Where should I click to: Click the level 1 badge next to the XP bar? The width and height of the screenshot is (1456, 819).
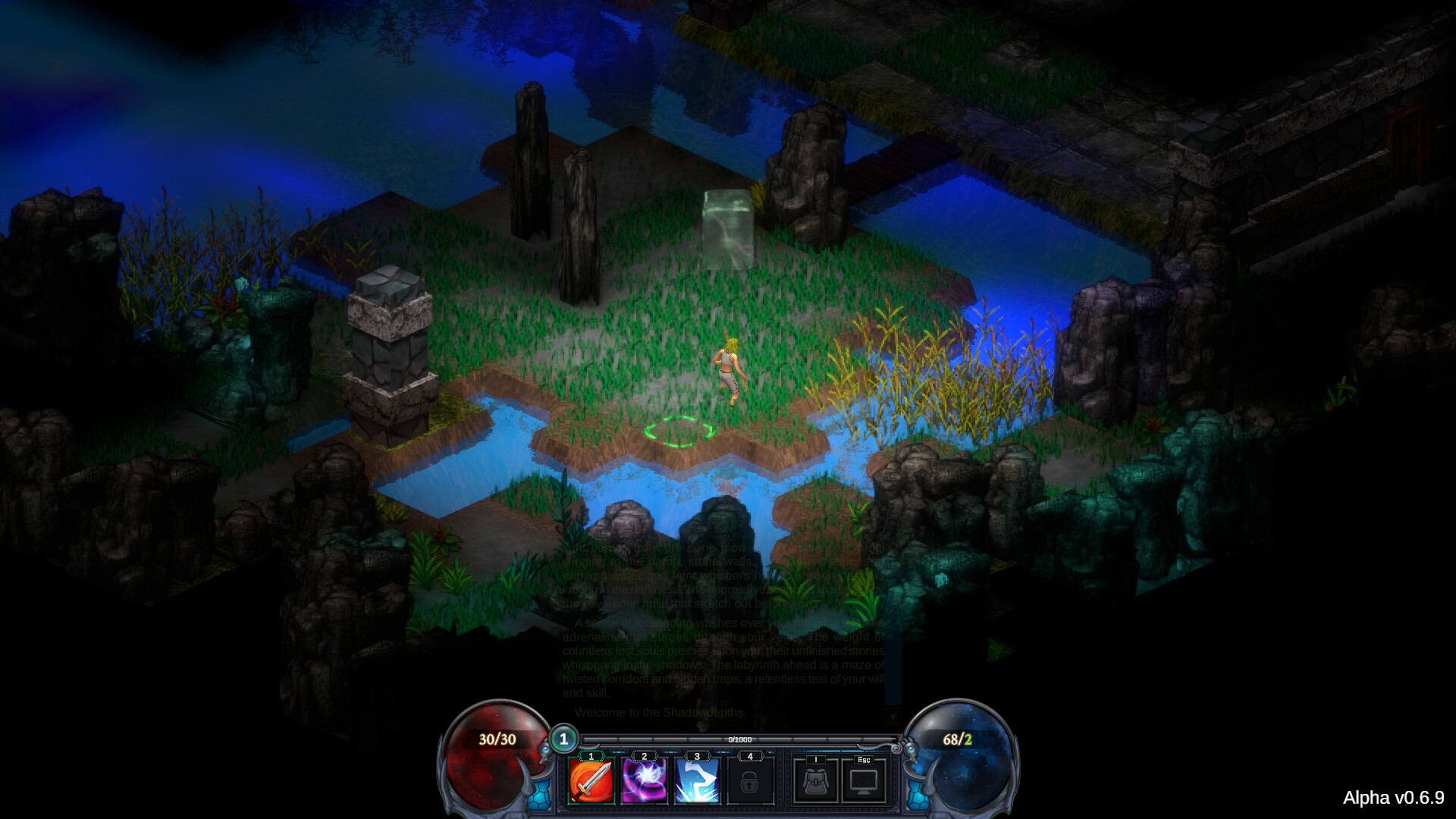point(564,738)
